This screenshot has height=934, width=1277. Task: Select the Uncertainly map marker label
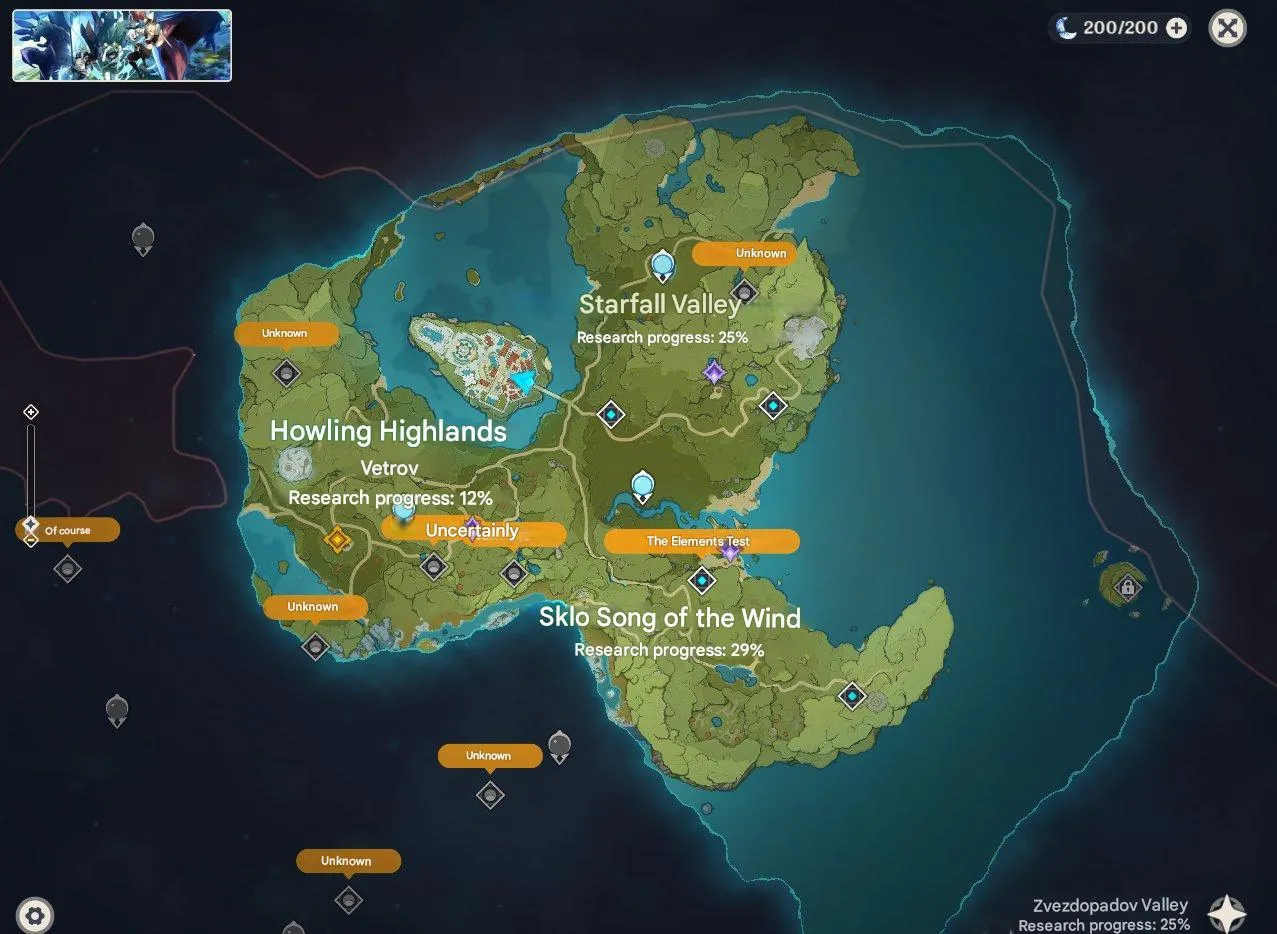point(473,531)
